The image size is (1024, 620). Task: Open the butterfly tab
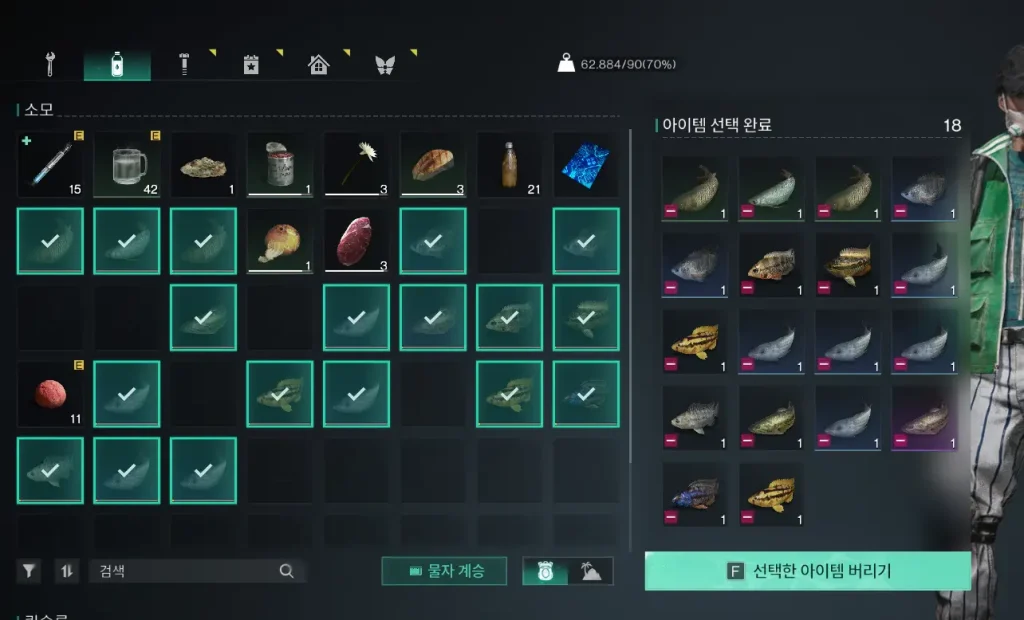point(385,65)
